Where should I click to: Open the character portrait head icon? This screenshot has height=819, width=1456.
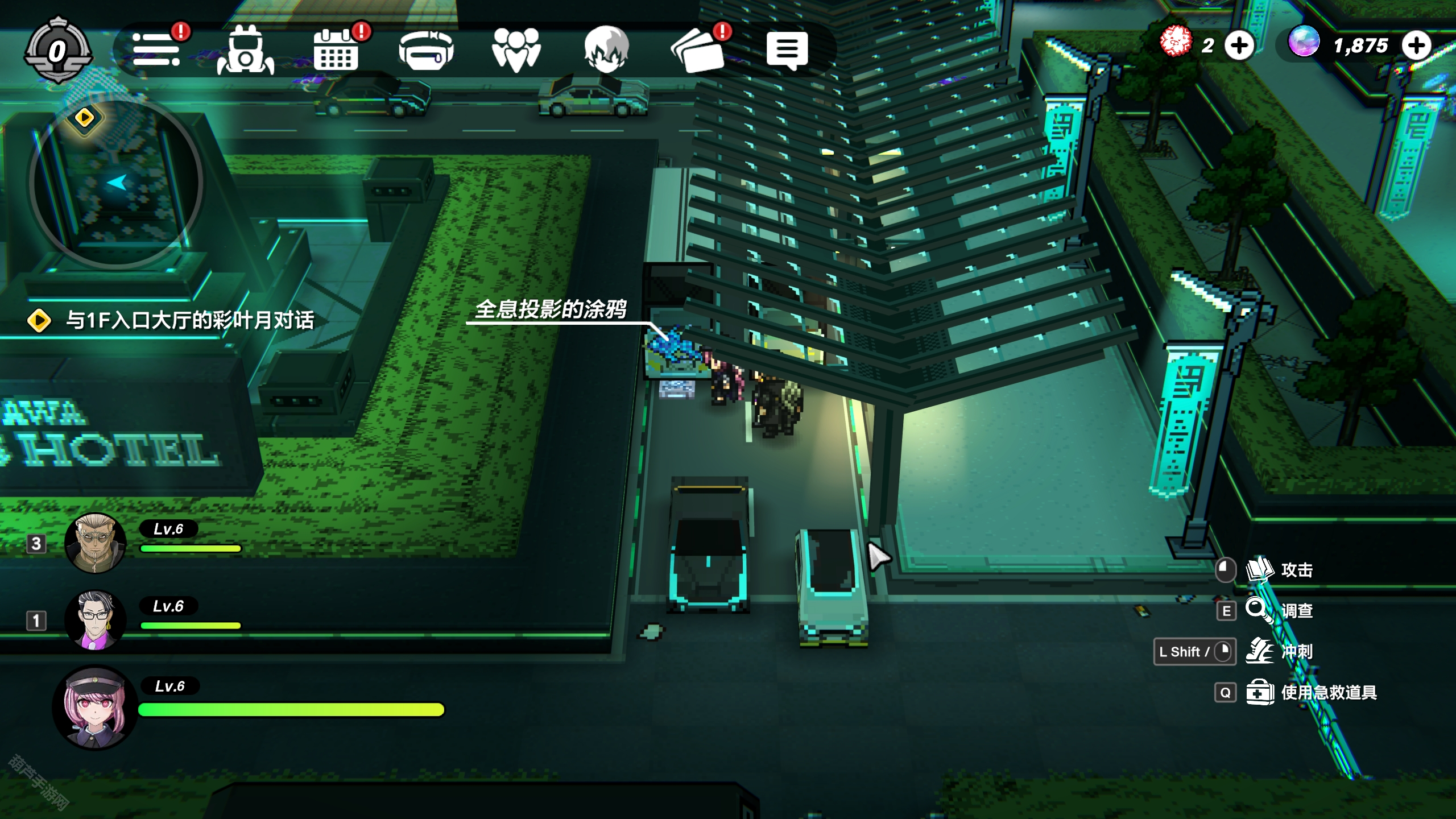pyautogui.click(x=606, y=50)
